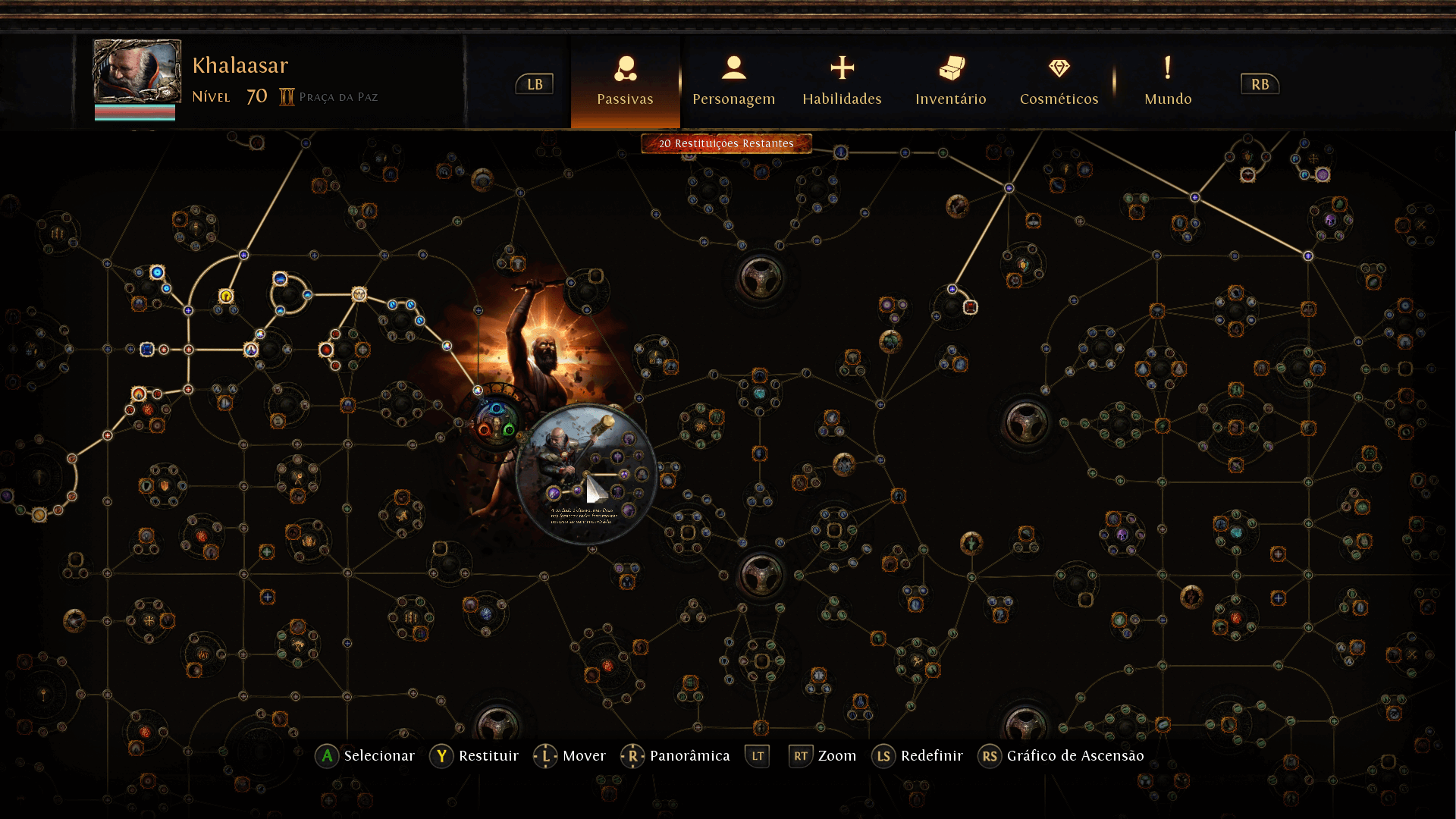The height and width of the screenshot is (819, 1456).
Task: Click the Personagem person icon
Action: pyautogui.click(x=733, y=70)
